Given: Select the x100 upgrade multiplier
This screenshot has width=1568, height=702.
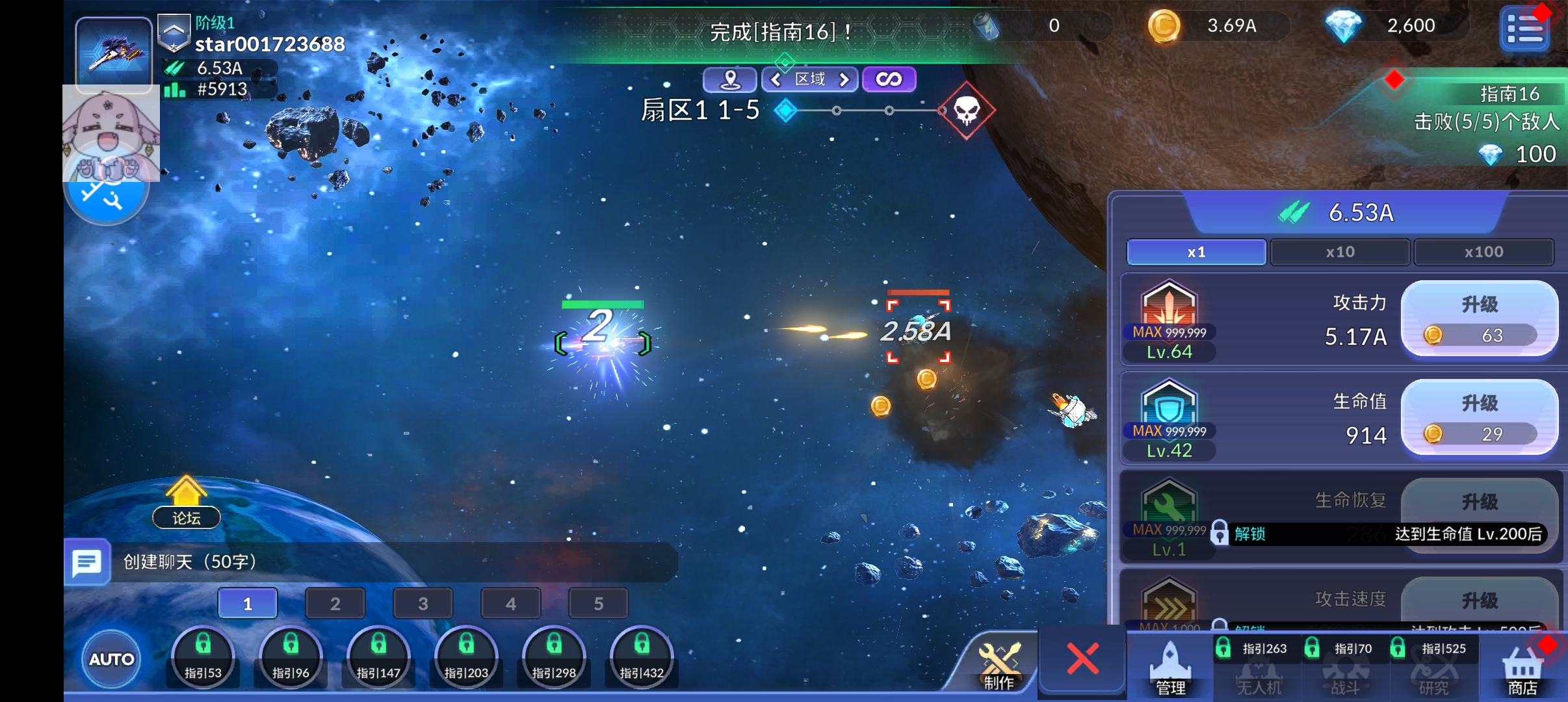Looking at the screenshot, I should tap(1483, 252).
